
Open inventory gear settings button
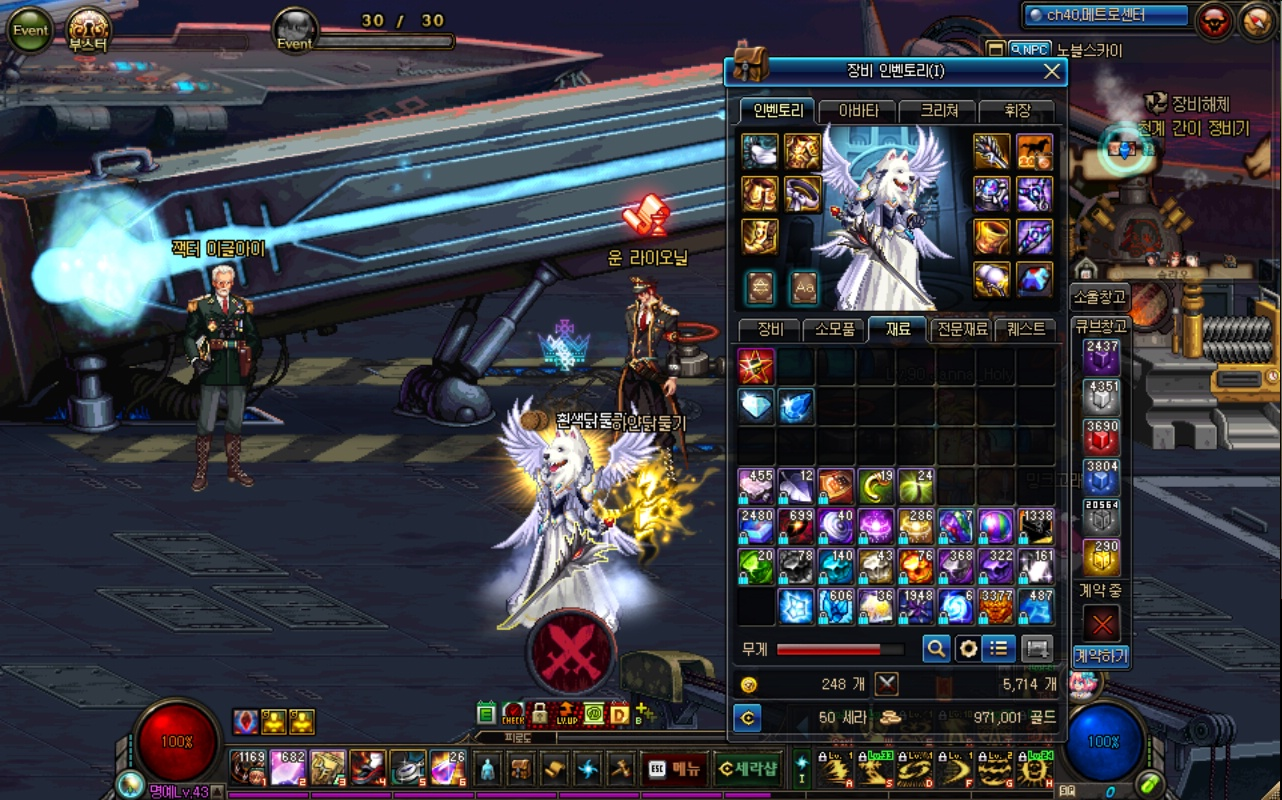(967, 649)
